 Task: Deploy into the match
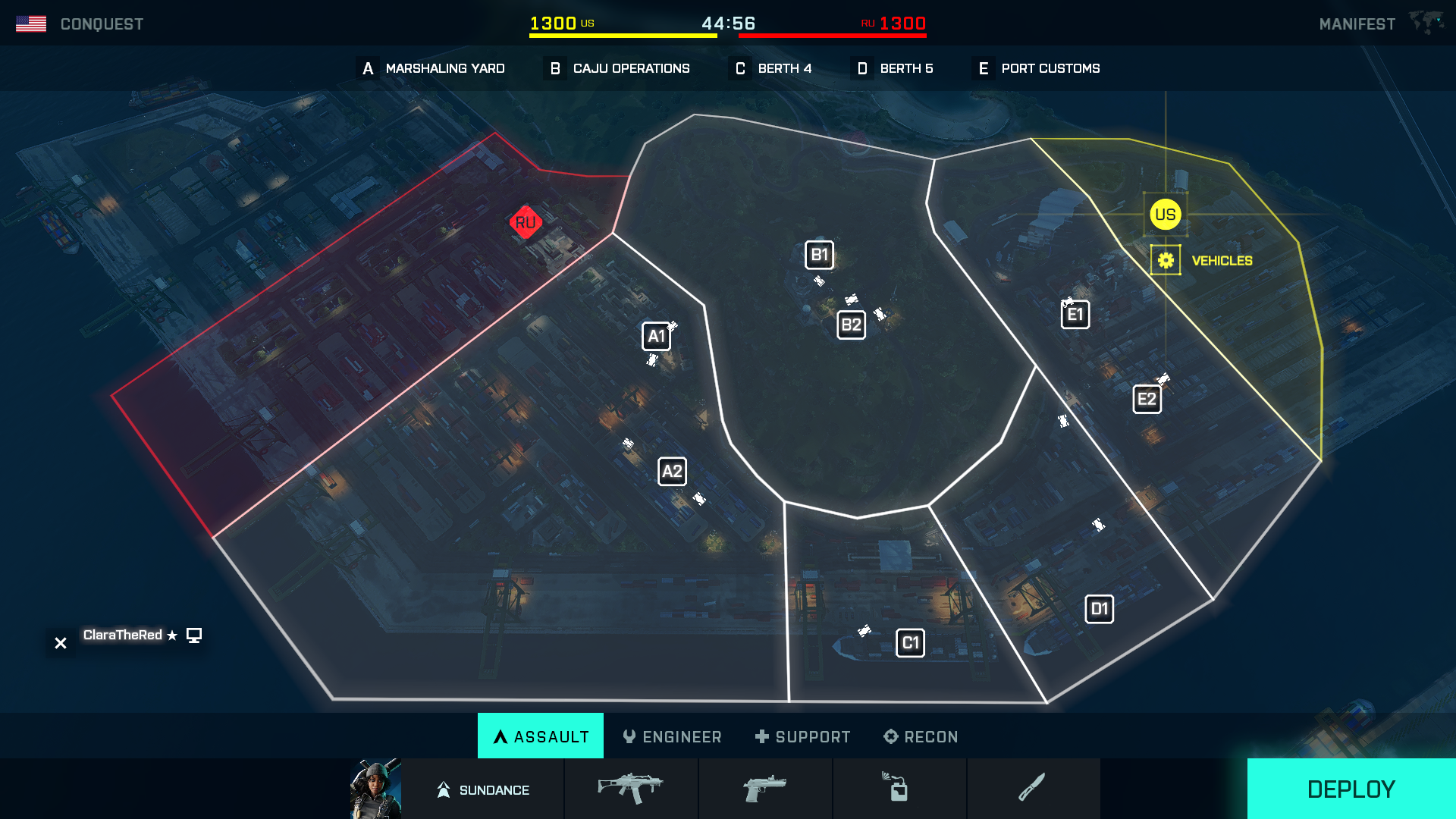[1351, 789]
